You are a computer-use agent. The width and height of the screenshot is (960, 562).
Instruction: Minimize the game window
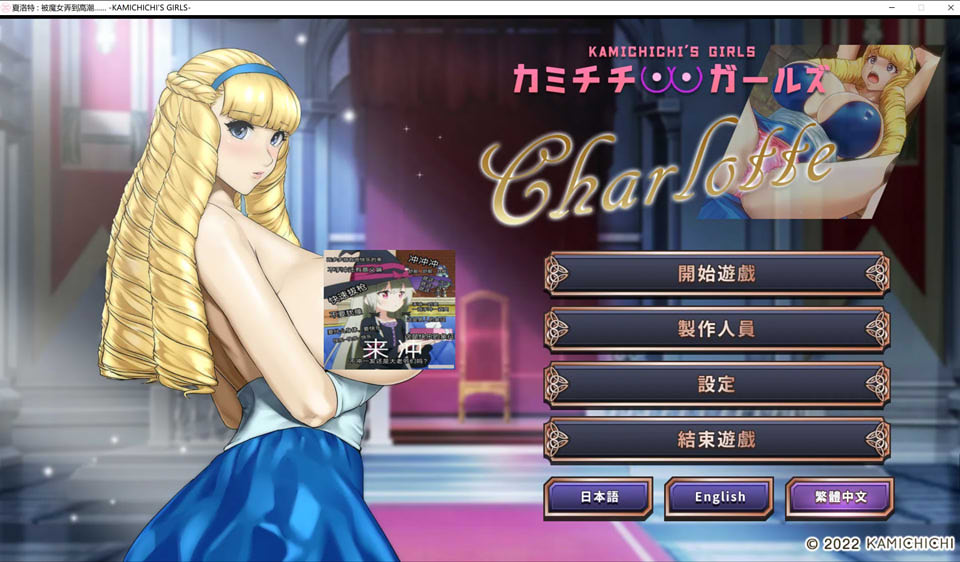(x=892, y=8)
